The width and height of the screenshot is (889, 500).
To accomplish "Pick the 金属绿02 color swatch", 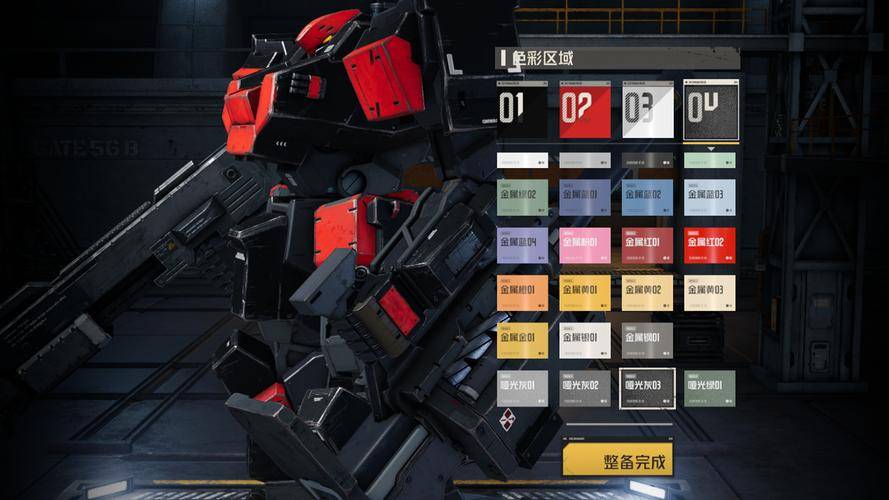I will click(x=522, y=197).
